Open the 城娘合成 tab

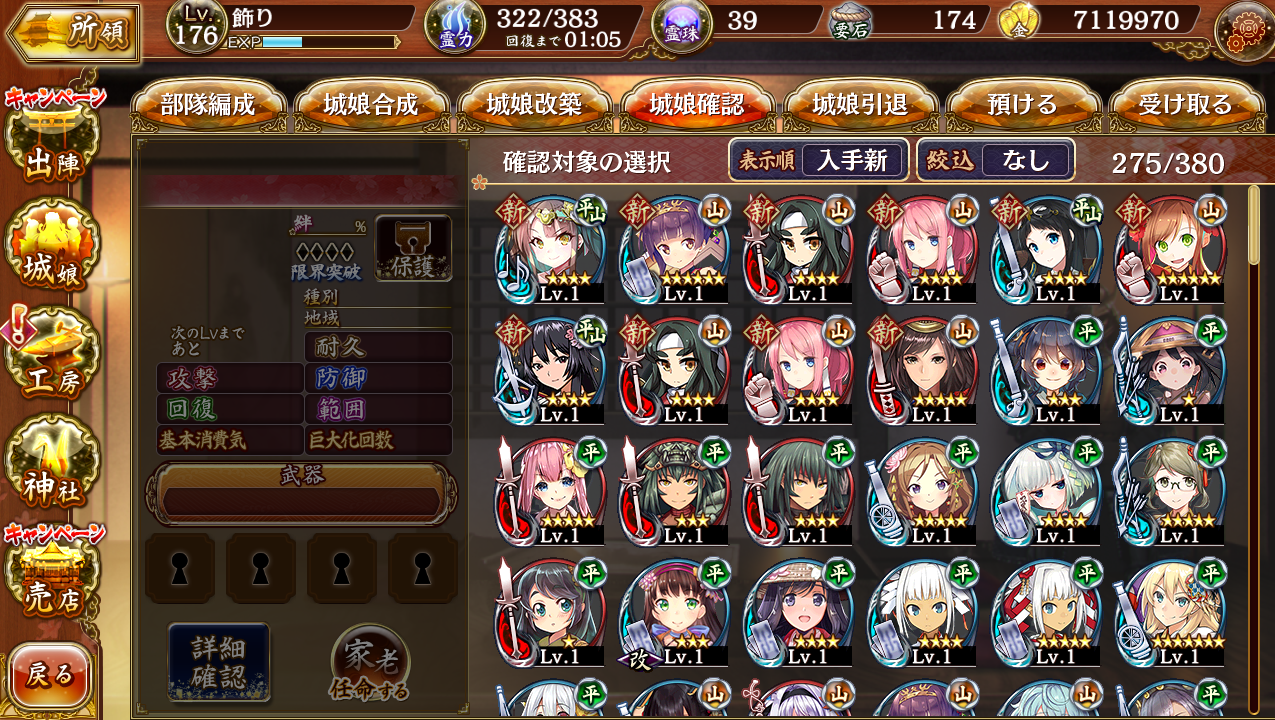coord(371,105)
